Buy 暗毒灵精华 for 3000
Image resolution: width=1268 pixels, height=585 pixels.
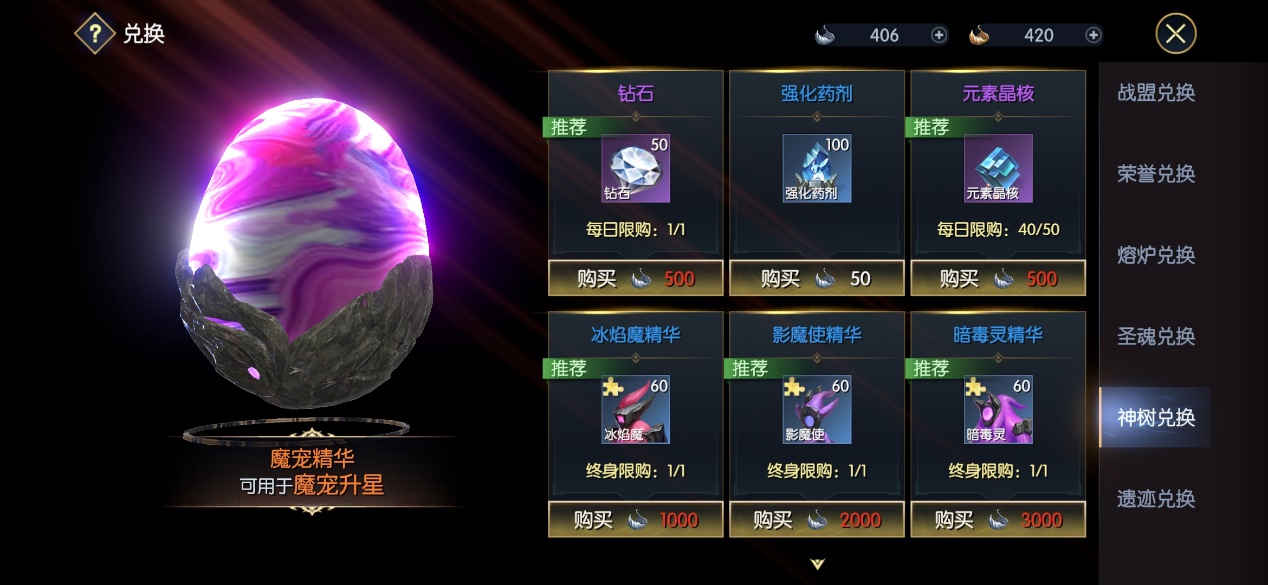click(998, 519)
